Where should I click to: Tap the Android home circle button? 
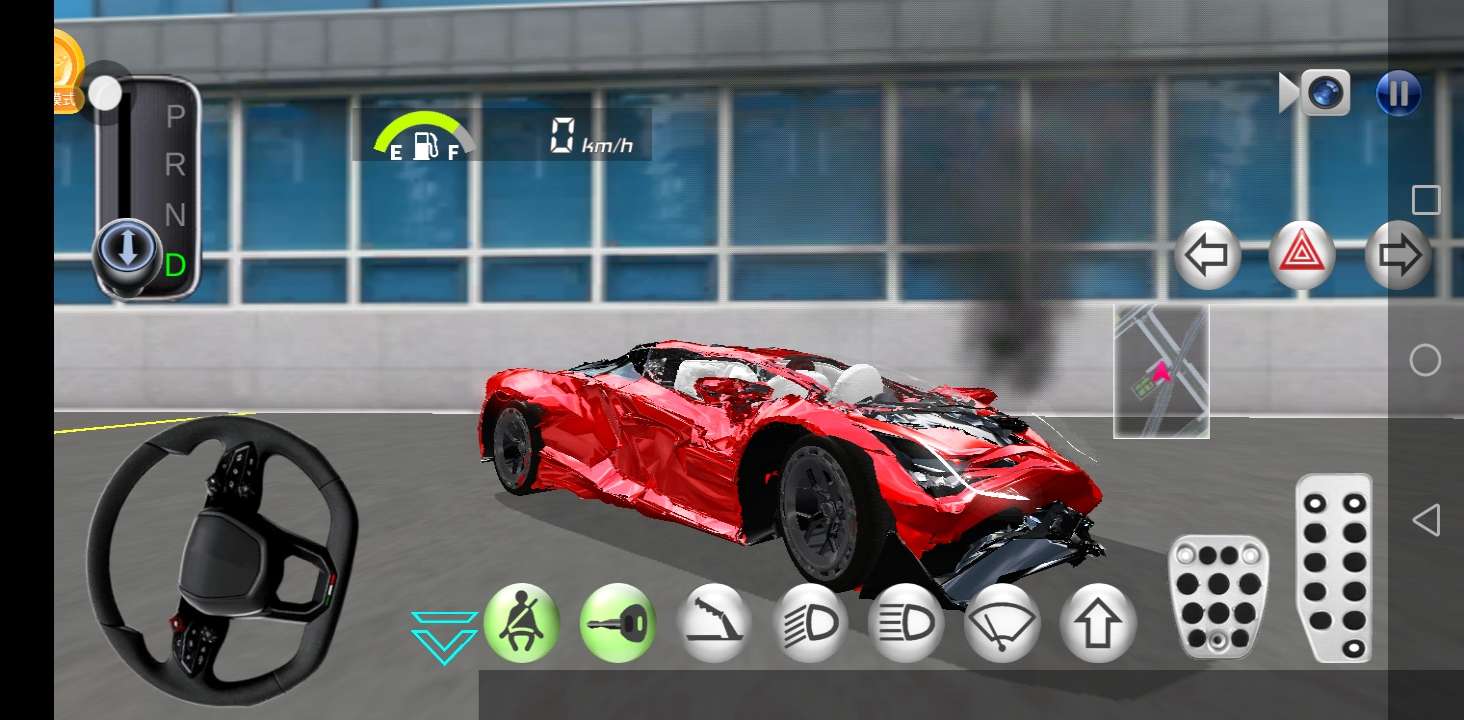click(x=1426, y=360)
